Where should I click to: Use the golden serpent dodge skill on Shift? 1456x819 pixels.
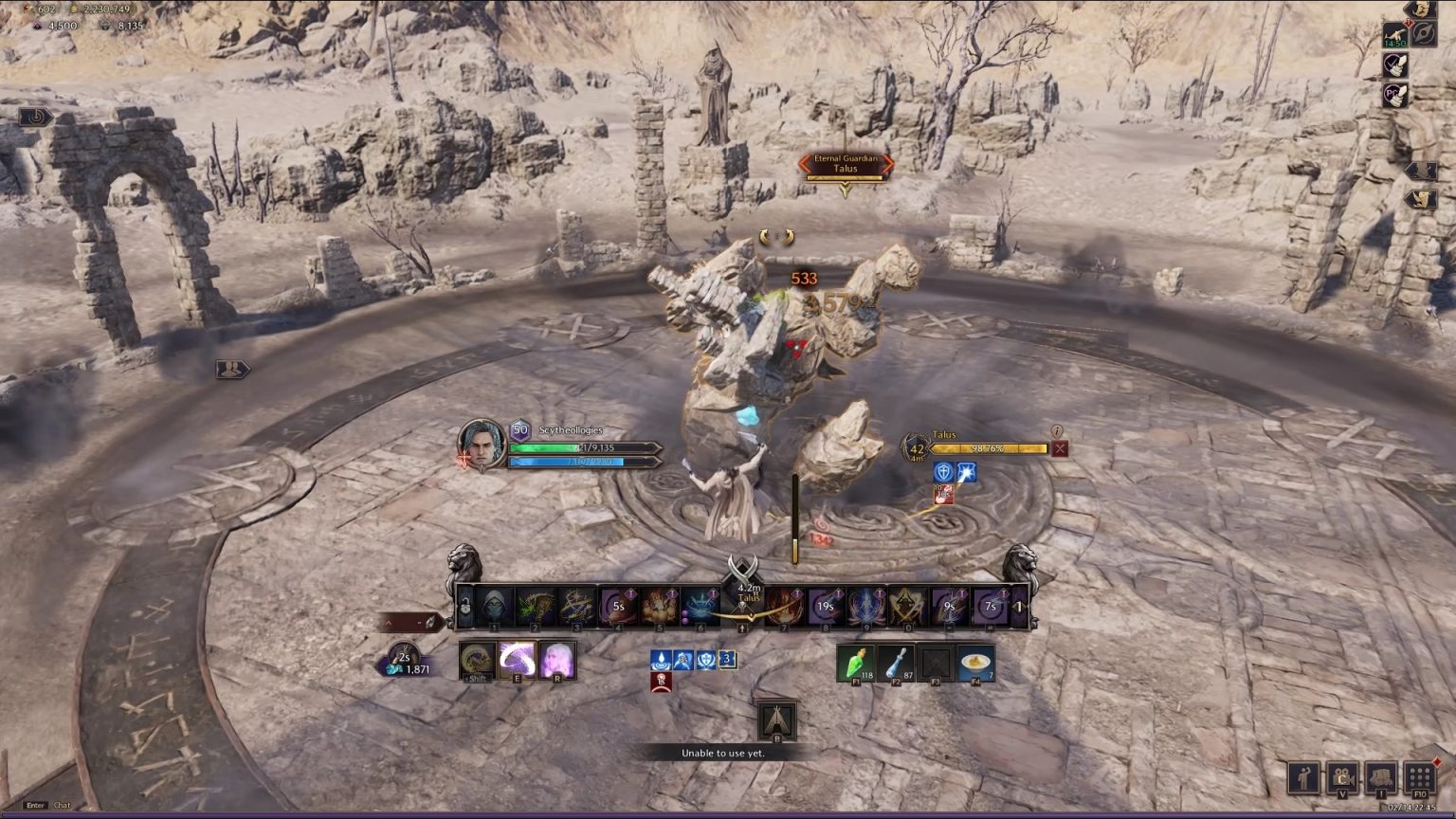[477, 660]
